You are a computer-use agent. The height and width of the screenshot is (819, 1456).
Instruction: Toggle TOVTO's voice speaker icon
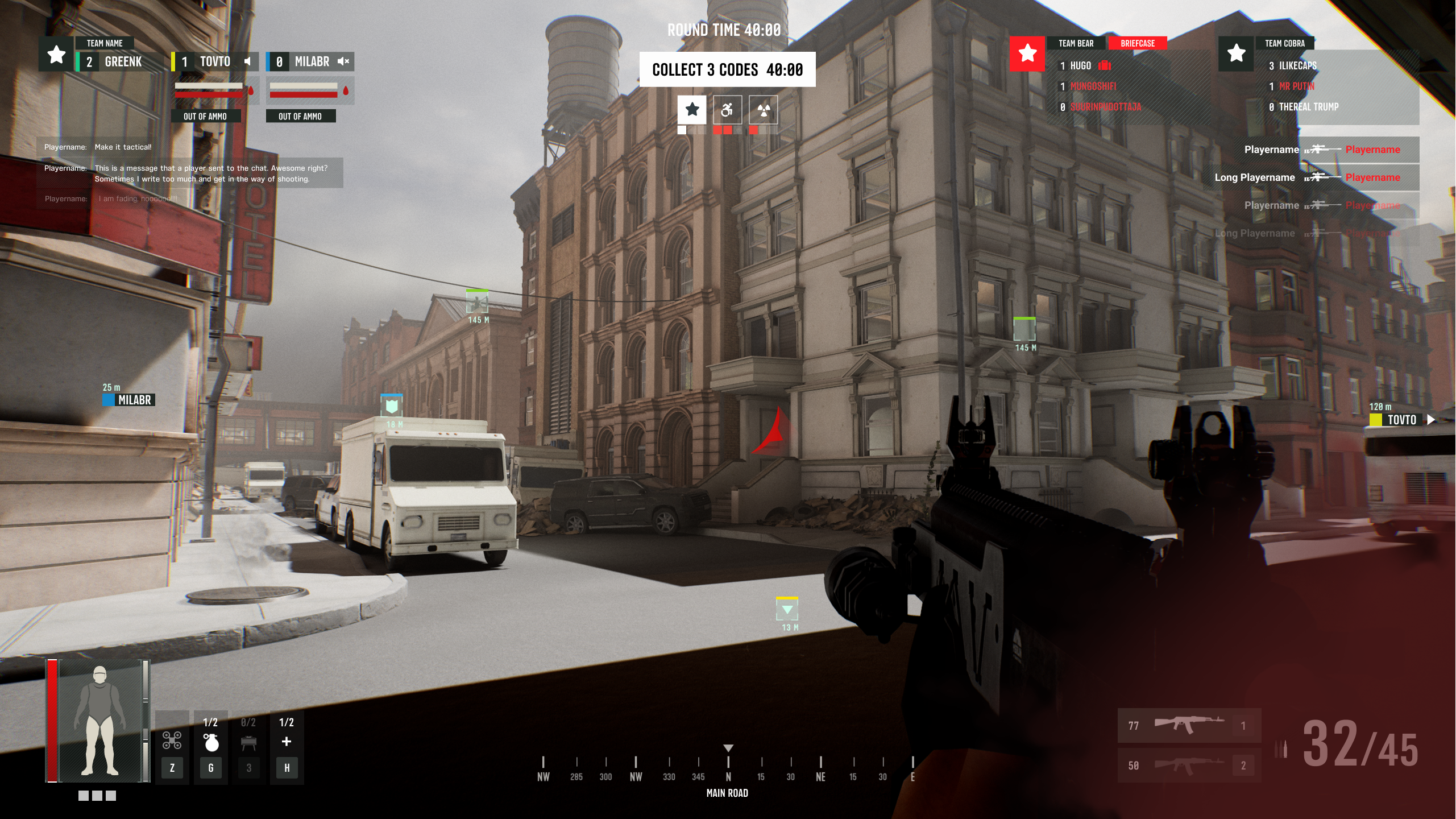(248, 61)
